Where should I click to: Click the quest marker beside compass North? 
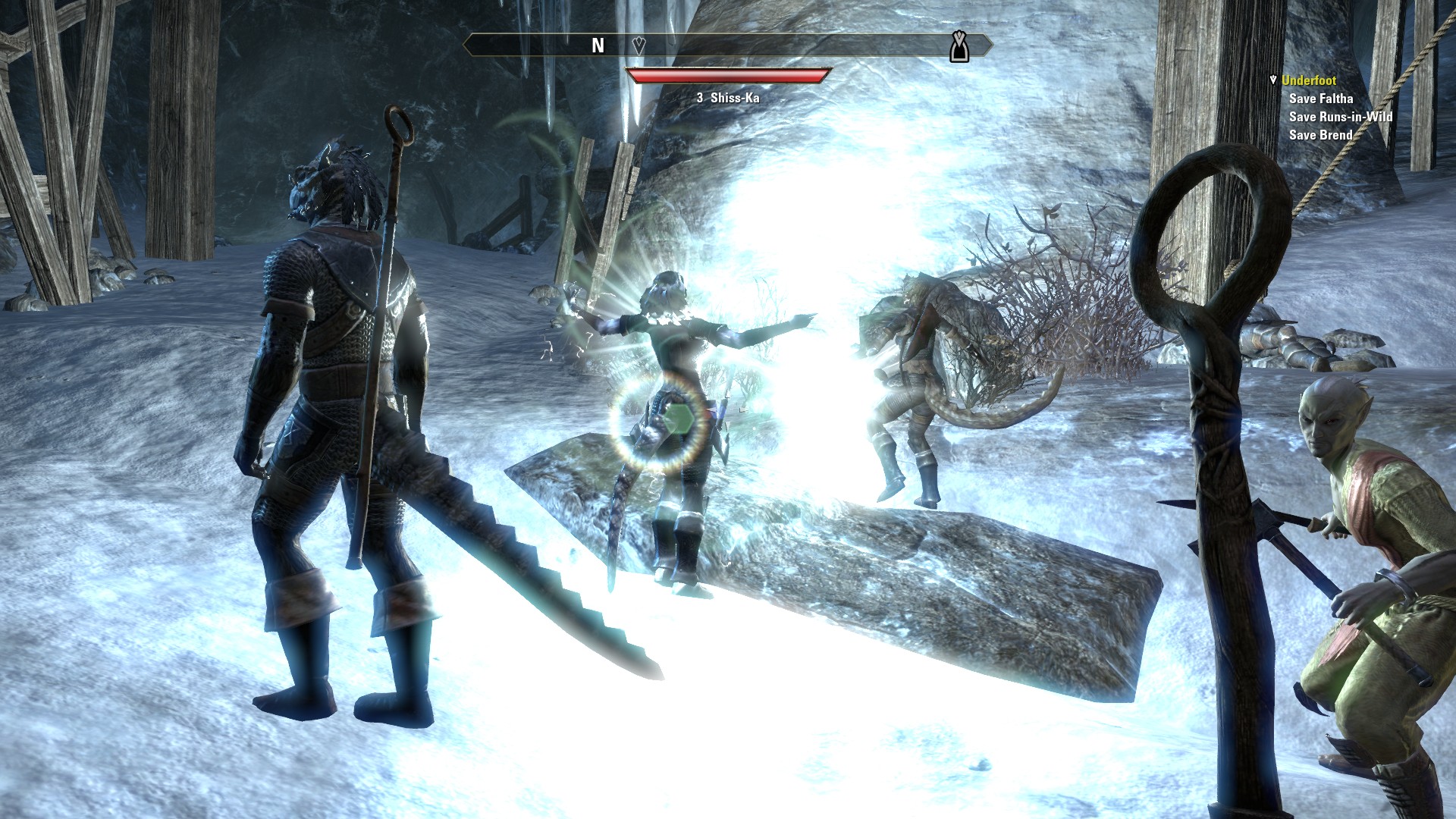tap(639, 45)
